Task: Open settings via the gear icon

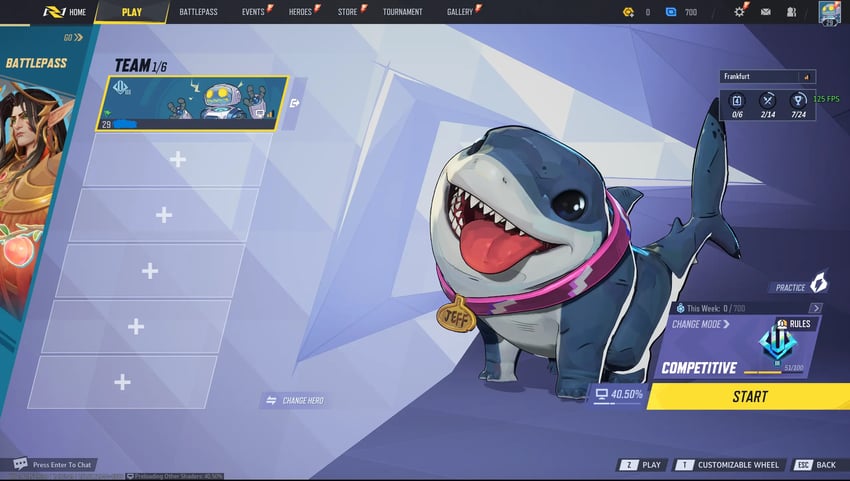Action: tap(740, 12)
